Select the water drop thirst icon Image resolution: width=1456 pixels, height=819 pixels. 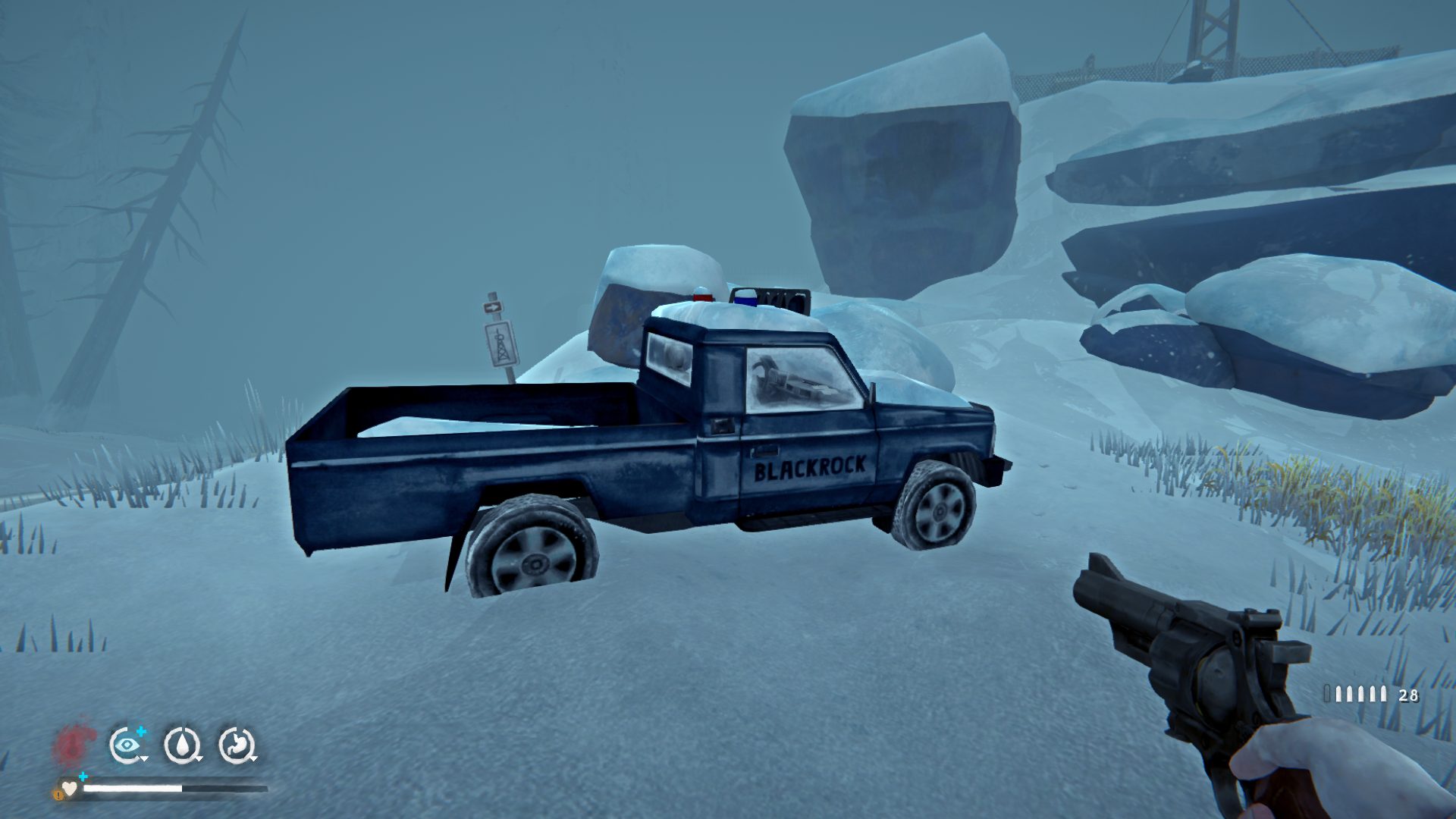point(182,745)
